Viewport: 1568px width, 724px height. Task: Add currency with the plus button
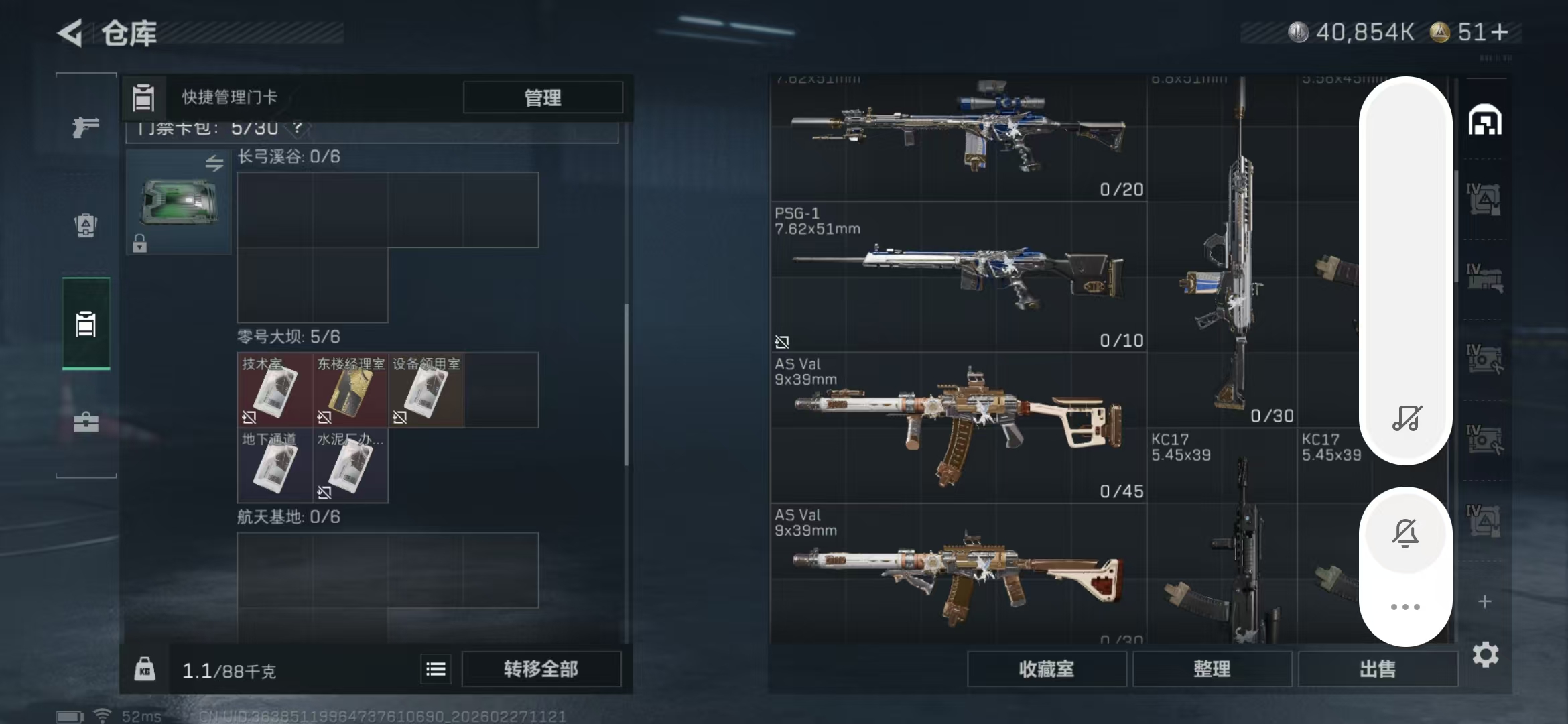[1501, 32]
